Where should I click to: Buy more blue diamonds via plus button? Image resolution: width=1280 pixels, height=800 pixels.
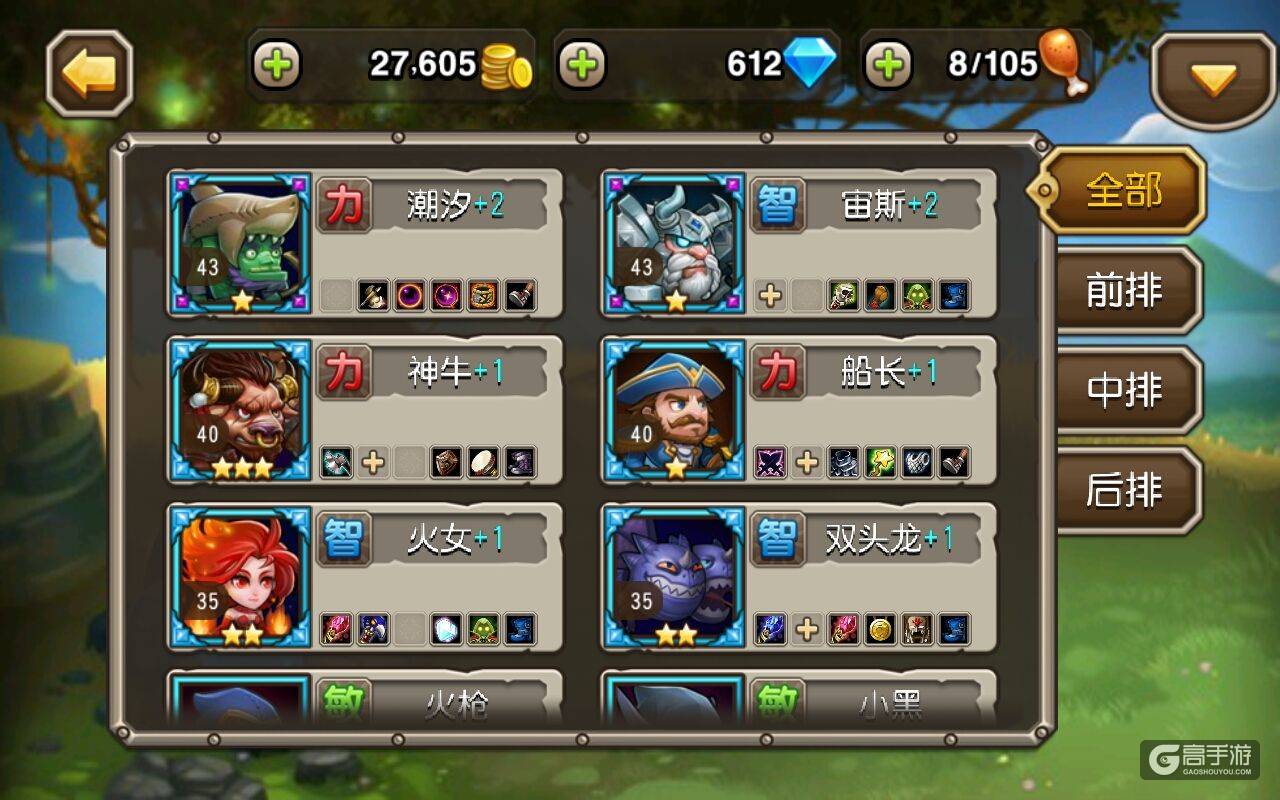583,66
